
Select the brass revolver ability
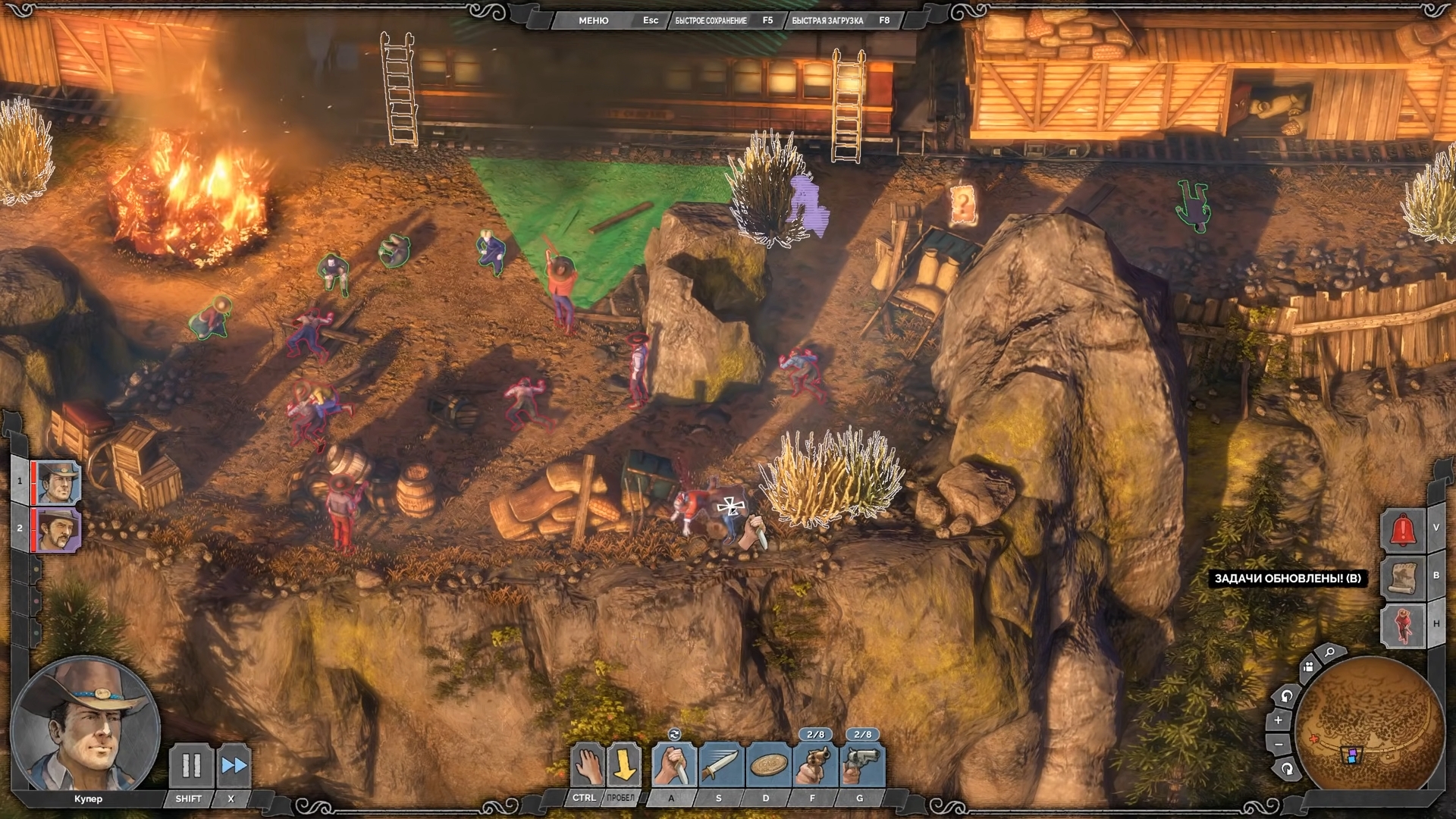click(x=814, y=766)
